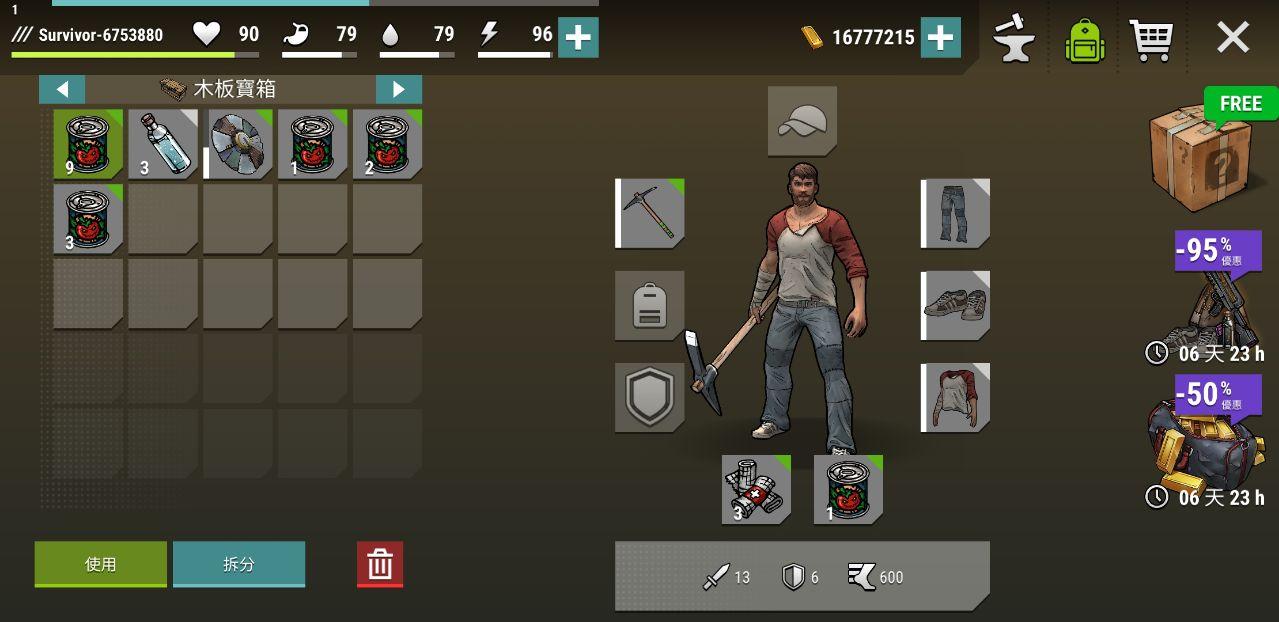Close the inventory with the X
Image resolution: width=1279 pixels, height=622 pixels.
click(1232, 38)
